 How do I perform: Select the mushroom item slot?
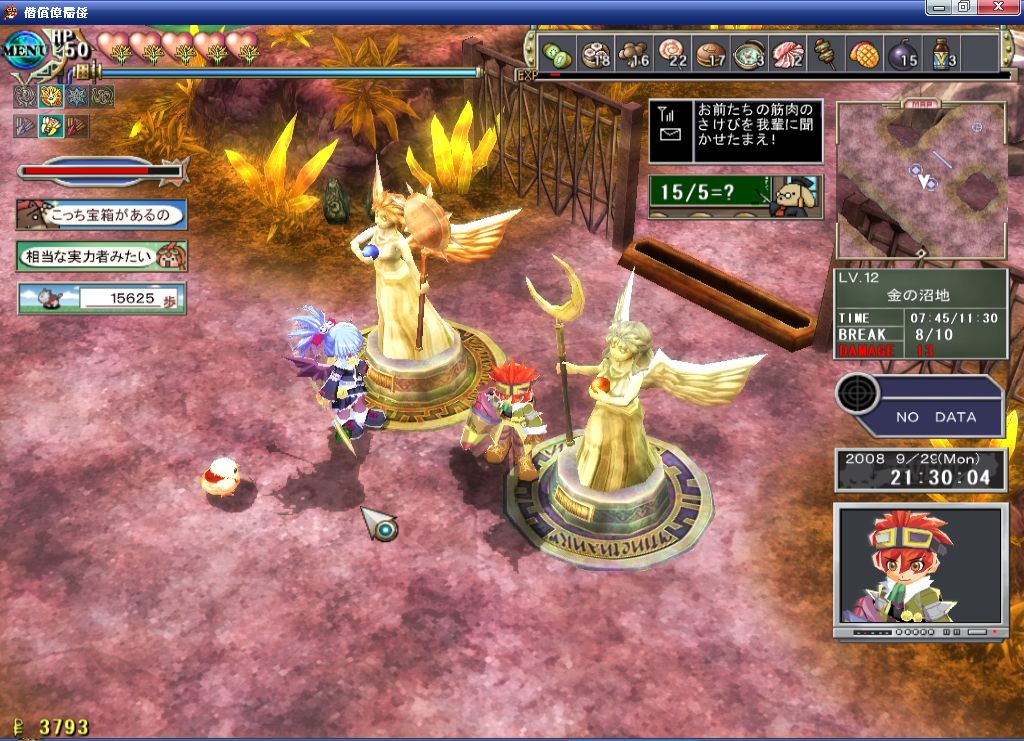tap(632, 53)
